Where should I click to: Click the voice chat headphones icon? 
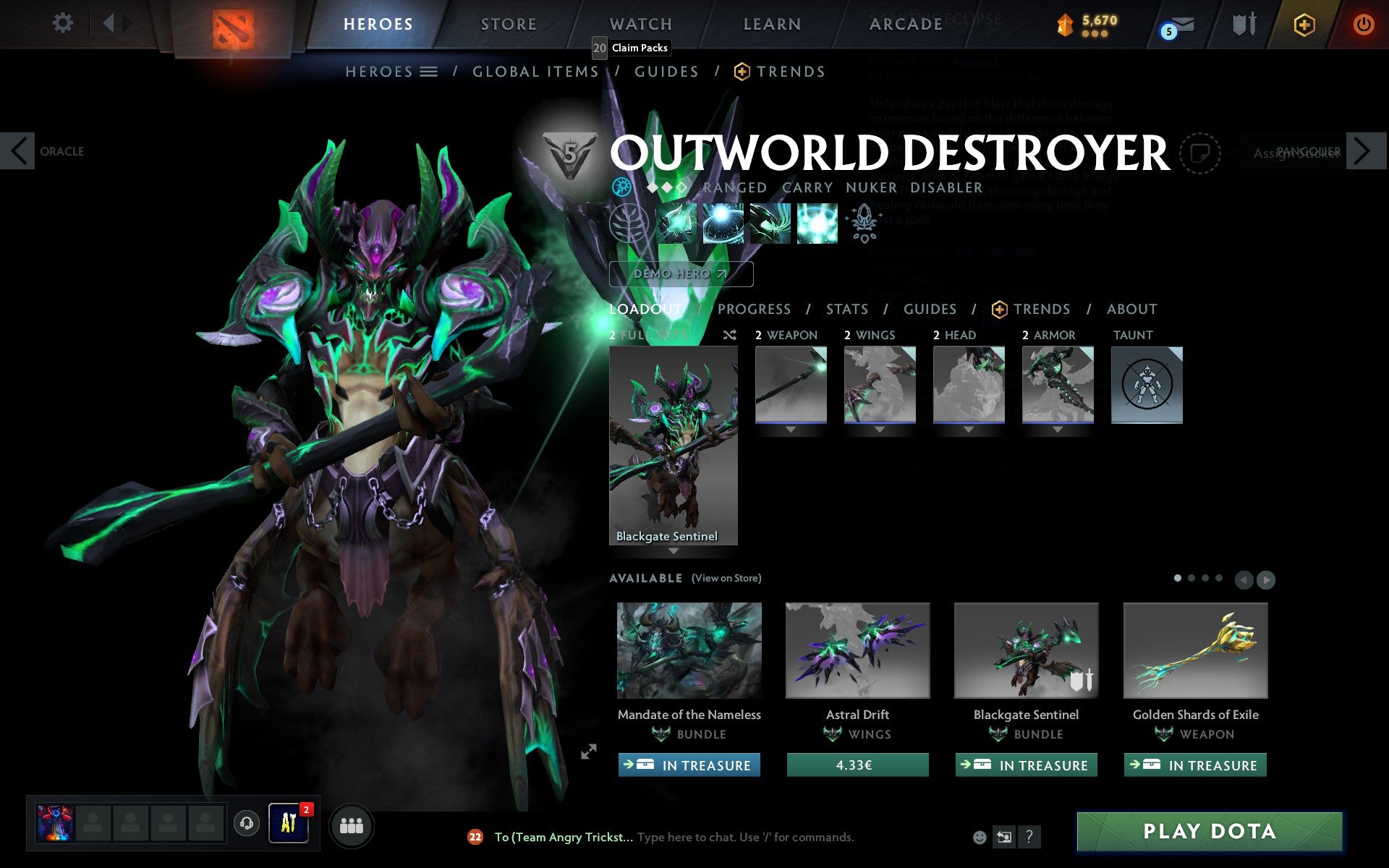tap(247, 825)
